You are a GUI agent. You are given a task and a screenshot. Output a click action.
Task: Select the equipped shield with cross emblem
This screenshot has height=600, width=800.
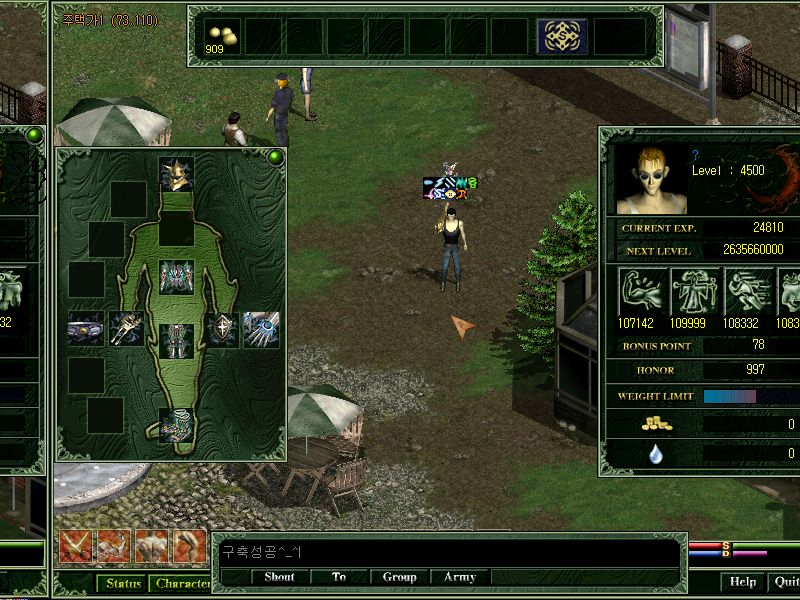[221, 328]
